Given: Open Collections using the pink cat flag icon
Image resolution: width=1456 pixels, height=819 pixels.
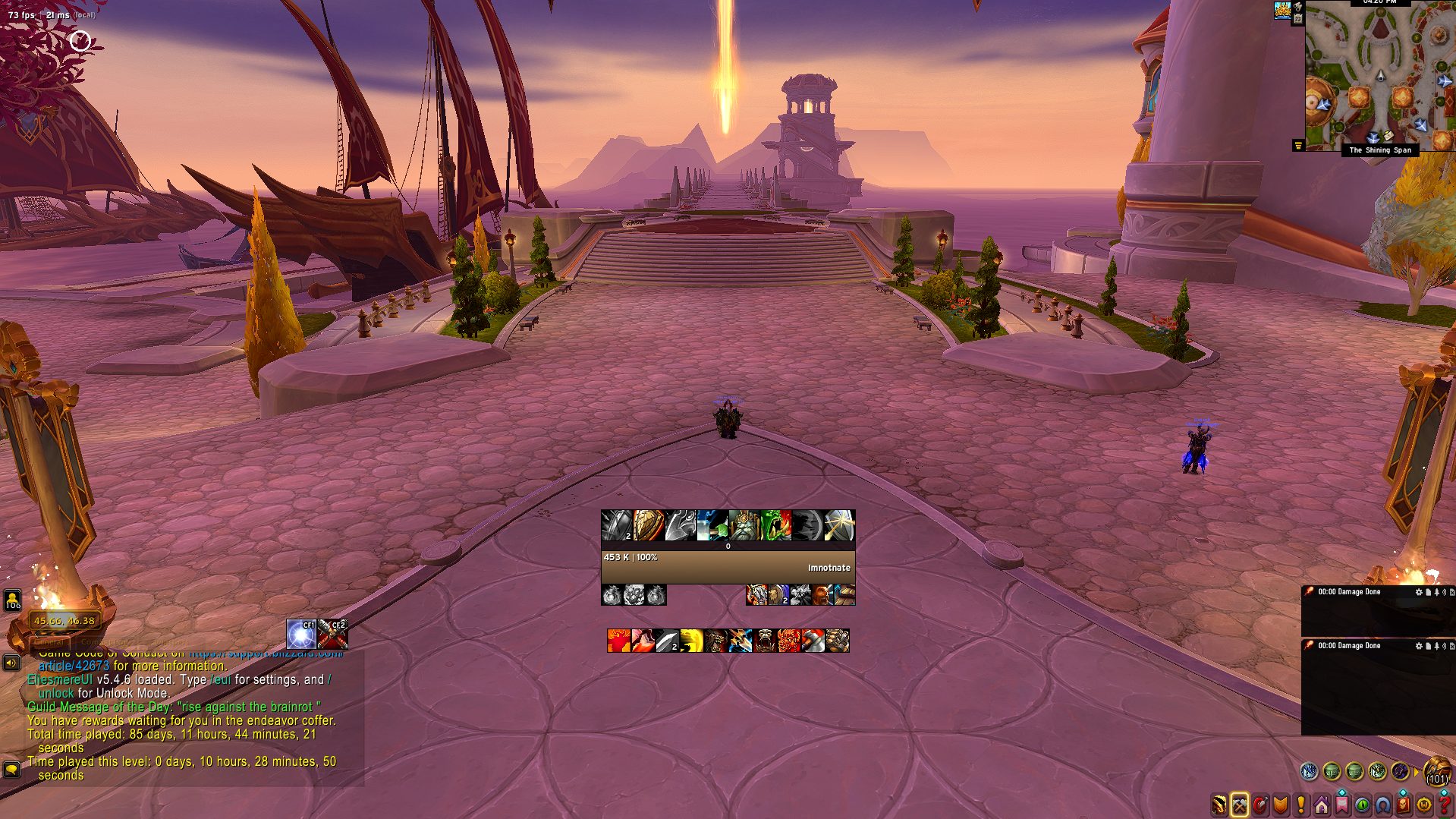Looking at the screenshot, I should (1341, 805).
